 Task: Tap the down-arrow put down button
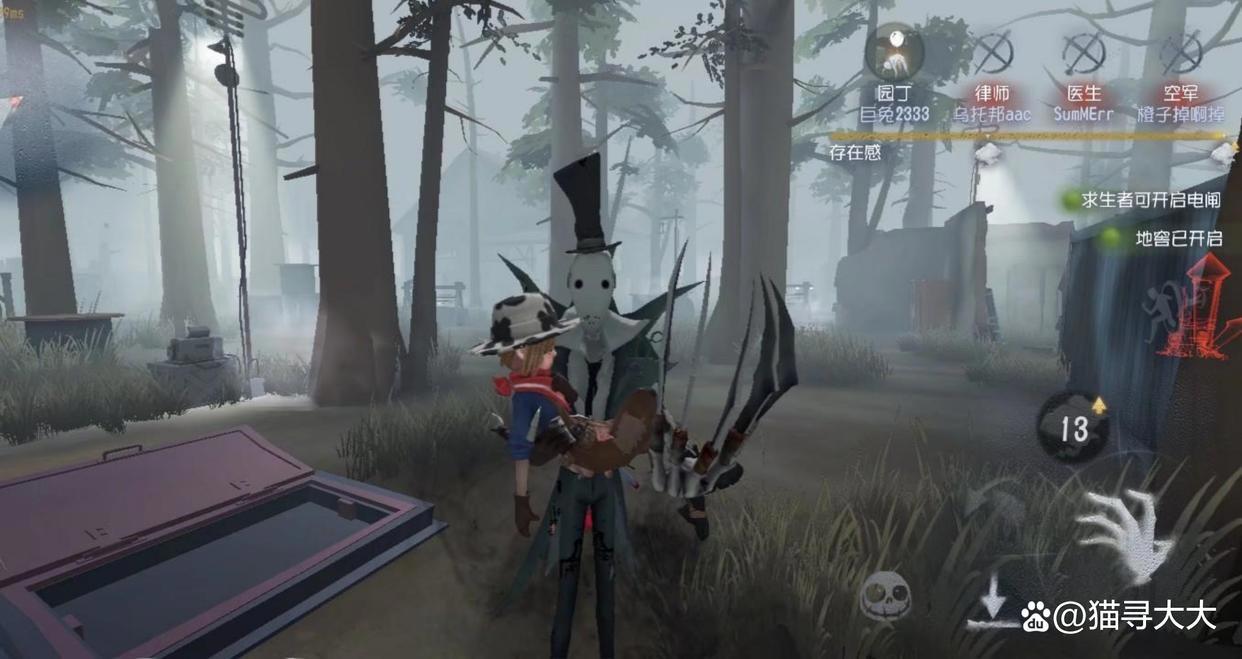click(993, 605)
